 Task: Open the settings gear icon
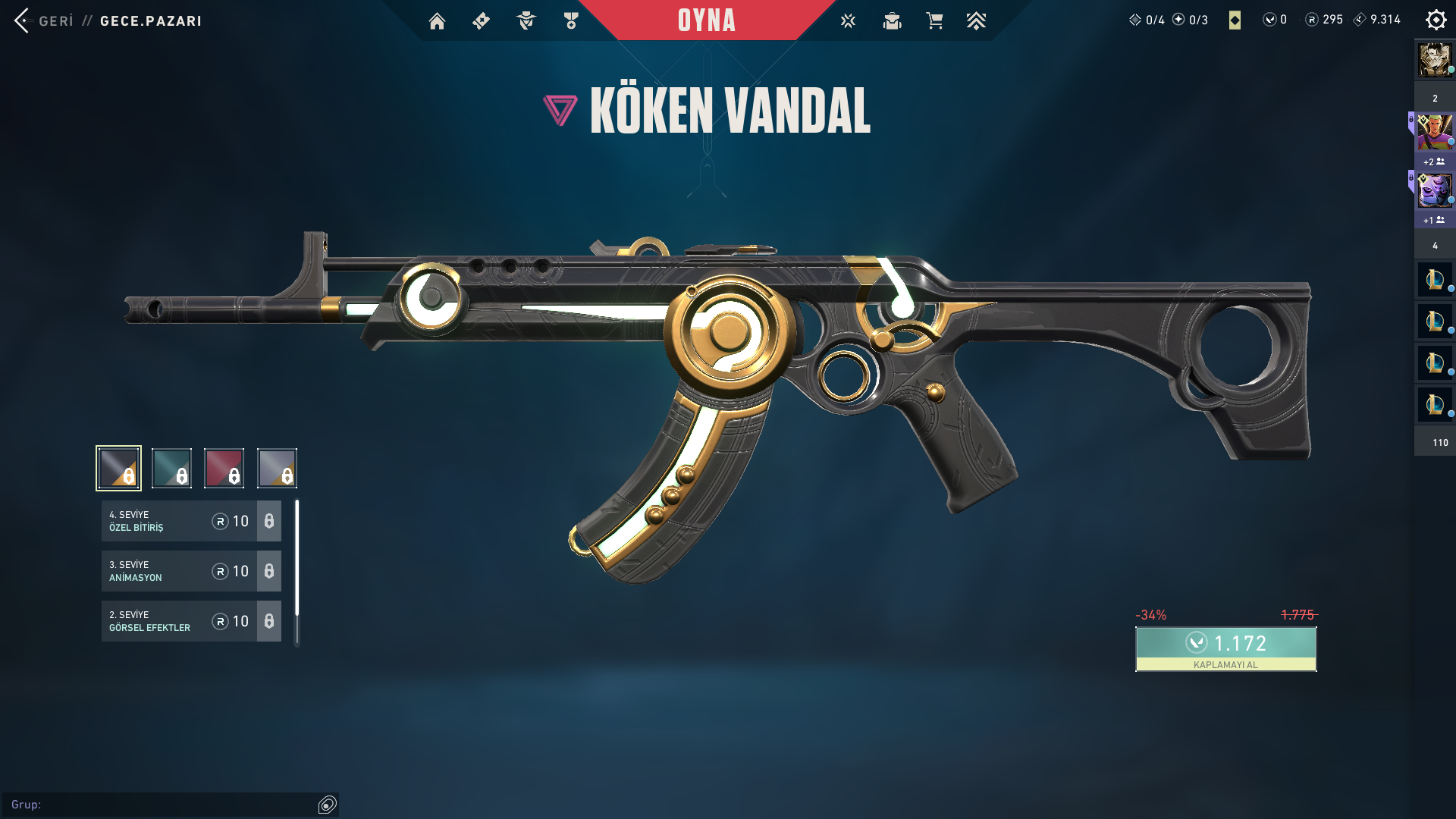coord(1436,20)
